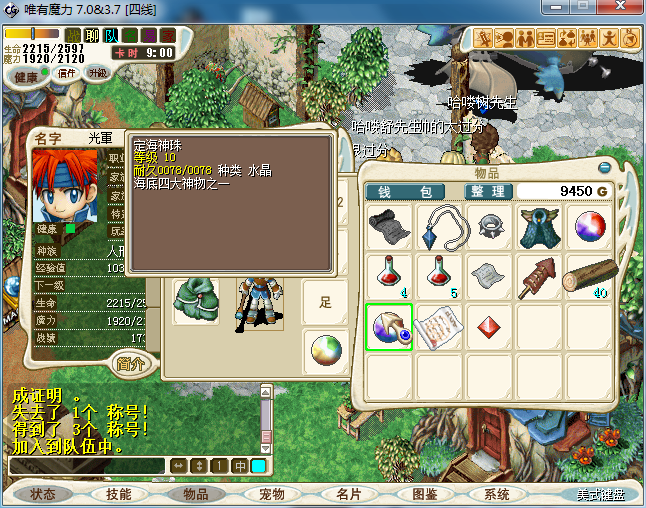Viewport: 646px width, 508px height.
Task: Select the firework rocket item
Action: click(538, 274)
